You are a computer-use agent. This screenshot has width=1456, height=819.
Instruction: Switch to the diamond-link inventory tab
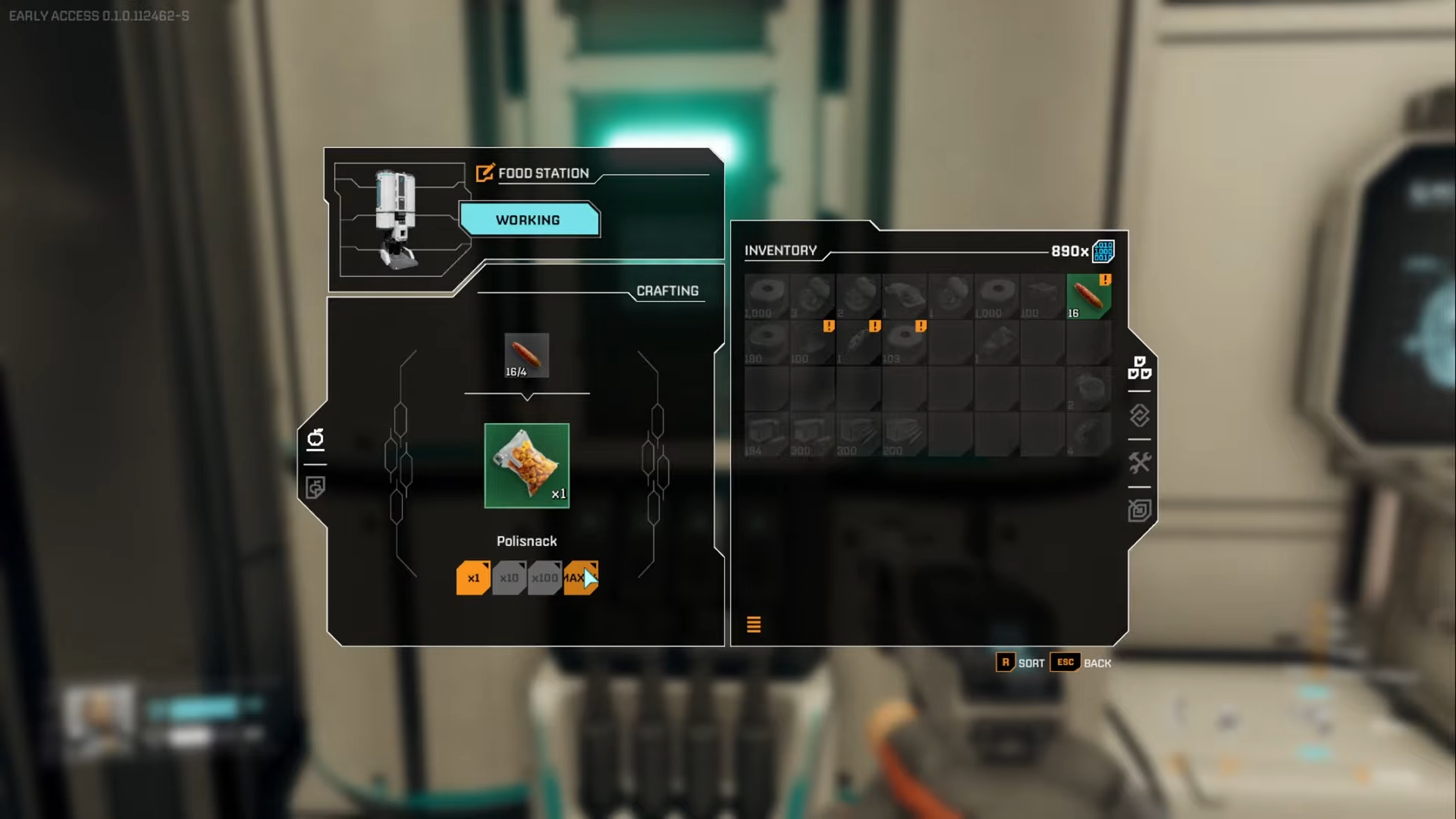pyautogui.click(x=1139, y=416)
